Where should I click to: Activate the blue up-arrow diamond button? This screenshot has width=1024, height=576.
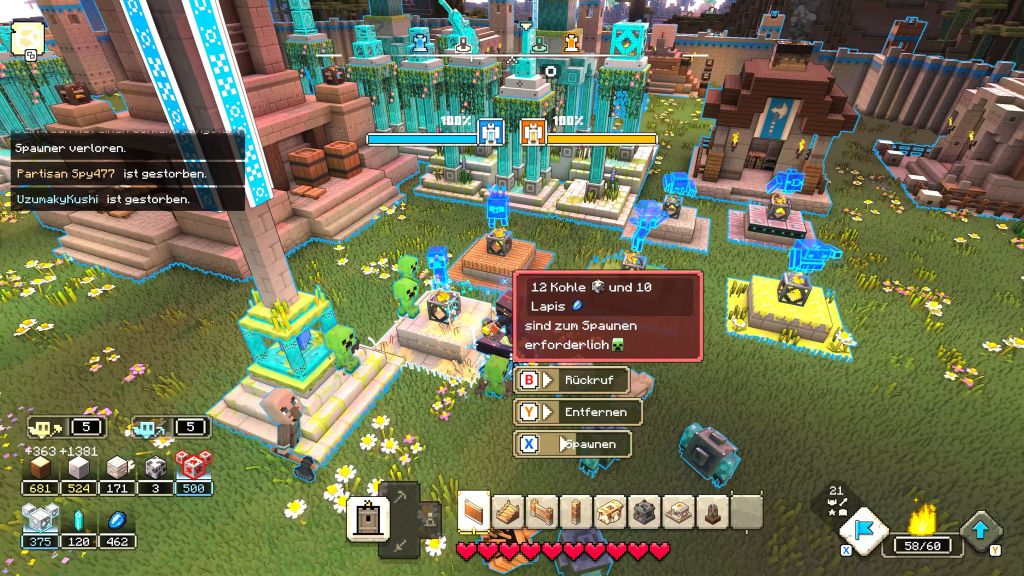[x=981, y=530]
